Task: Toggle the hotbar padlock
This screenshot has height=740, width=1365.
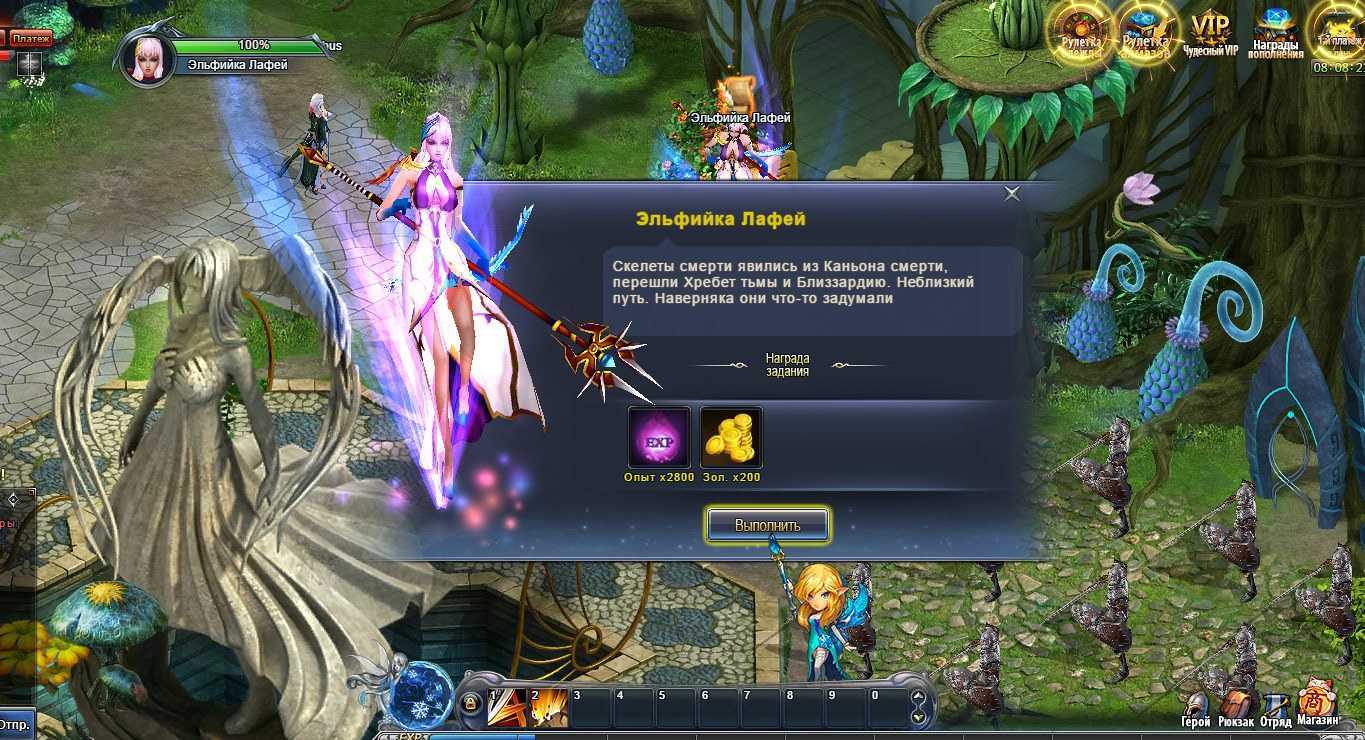Action: pos(469,706)
